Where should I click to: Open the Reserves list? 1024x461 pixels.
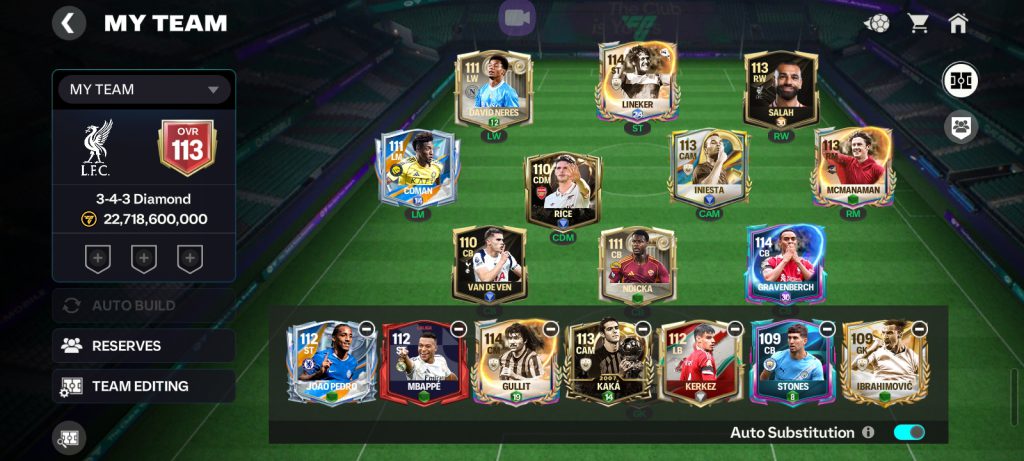[x=144, y=346]
